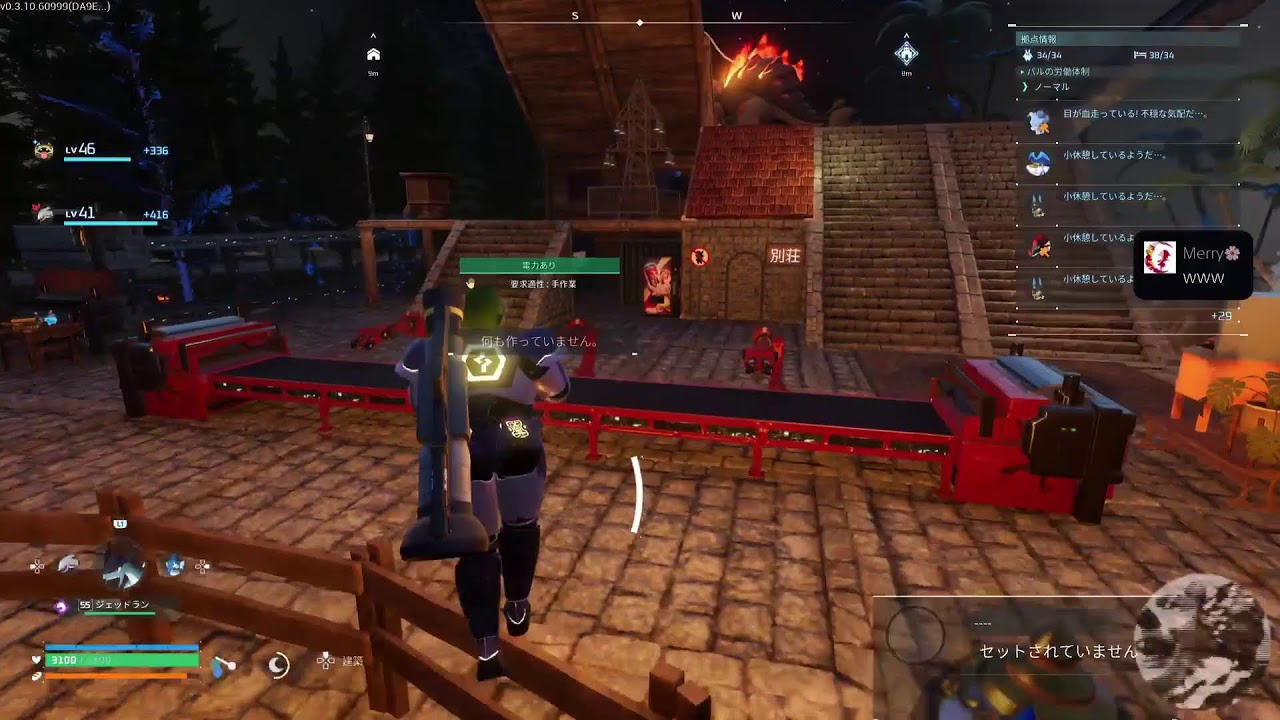Click the home base compass marker
This screenshot has height=720, width=1280.
pyautogui.click(x=373, y=54)
